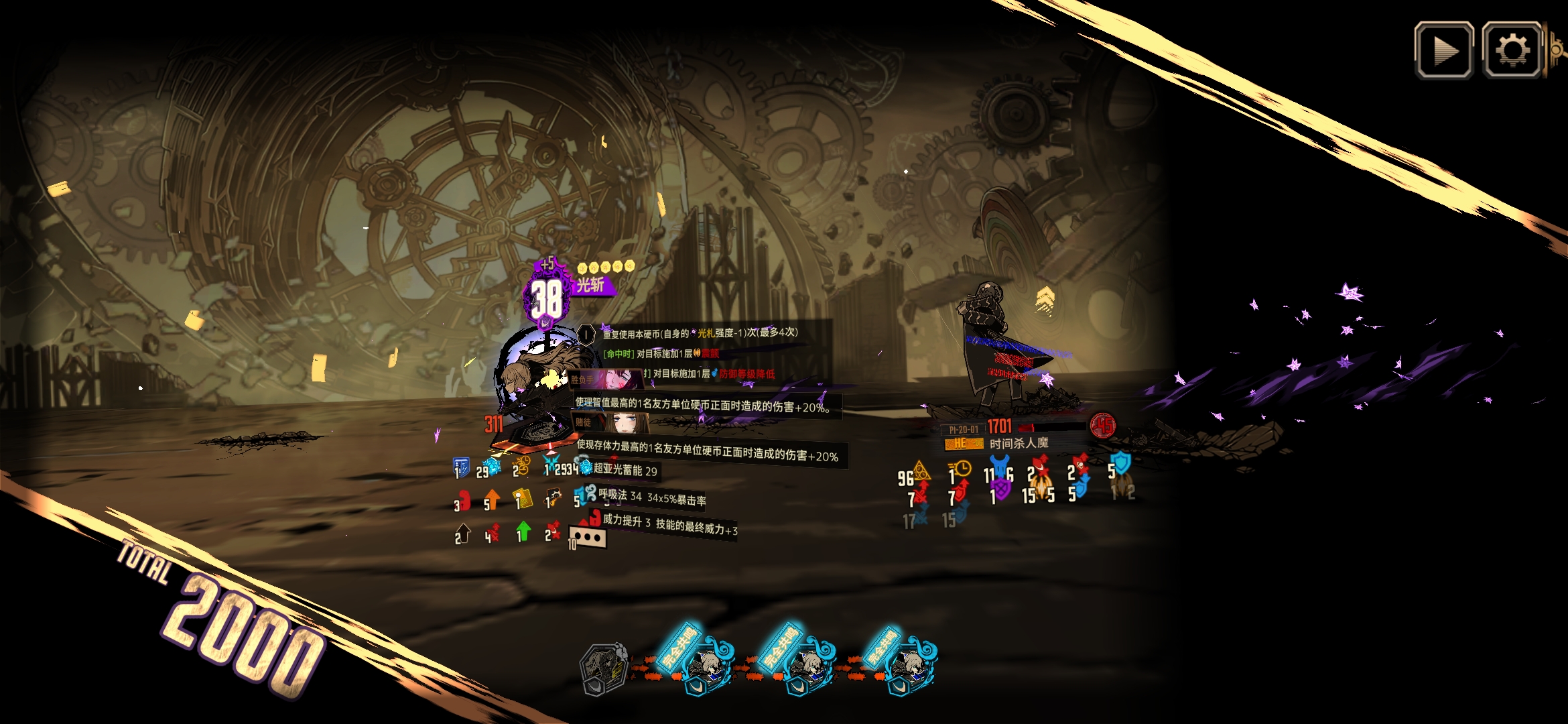Select the grey skill icon in the chain

point(603,668)
